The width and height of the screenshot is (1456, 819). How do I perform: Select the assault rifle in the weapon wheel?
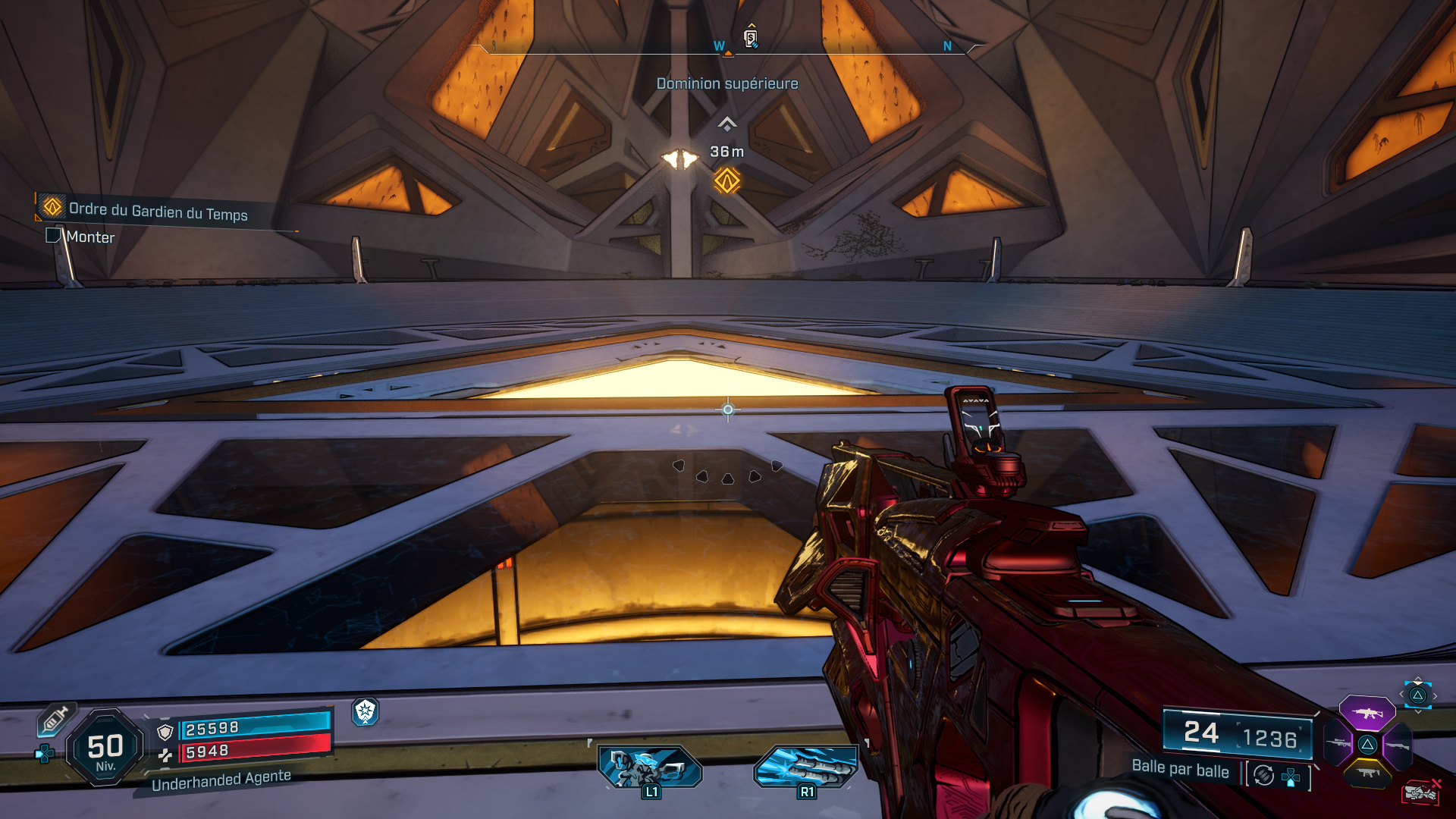coord(1368,714)
